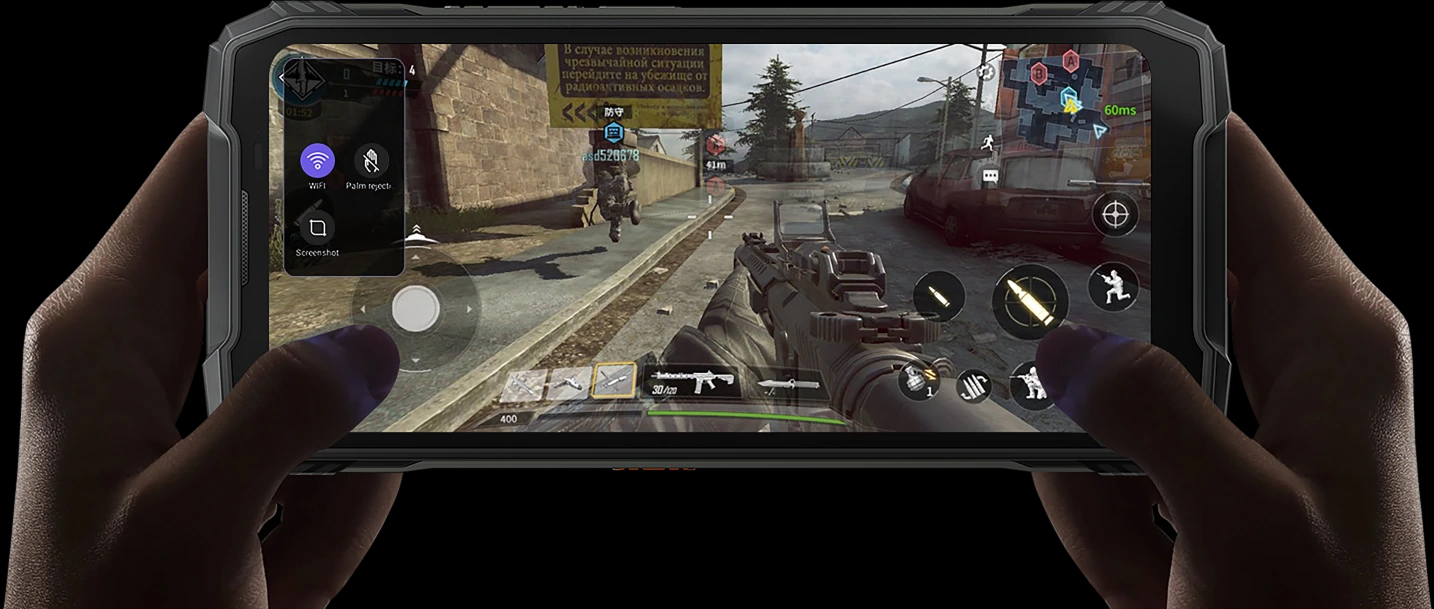Tap the white virtual joystick knob
1434x609 pixels.
coord(415,308)
